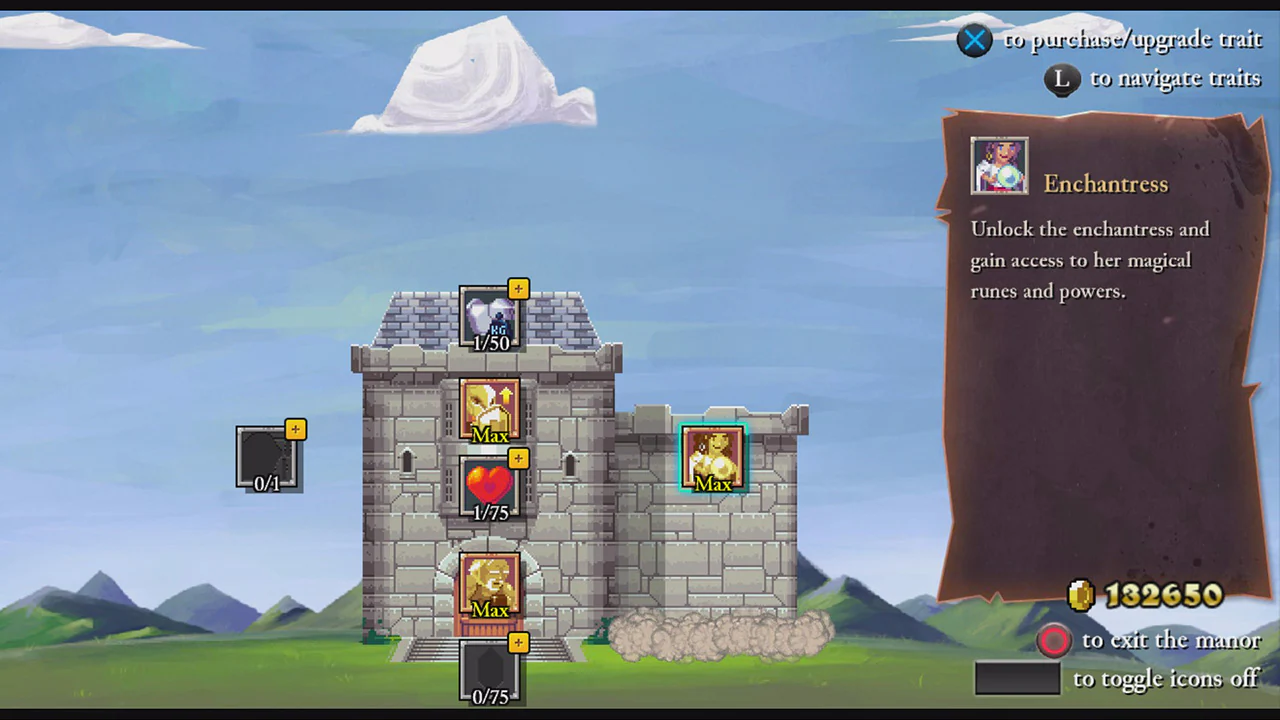Select the glowing Enchantress tile on right tower
1280x720 pixels.
tap(713, 457)
